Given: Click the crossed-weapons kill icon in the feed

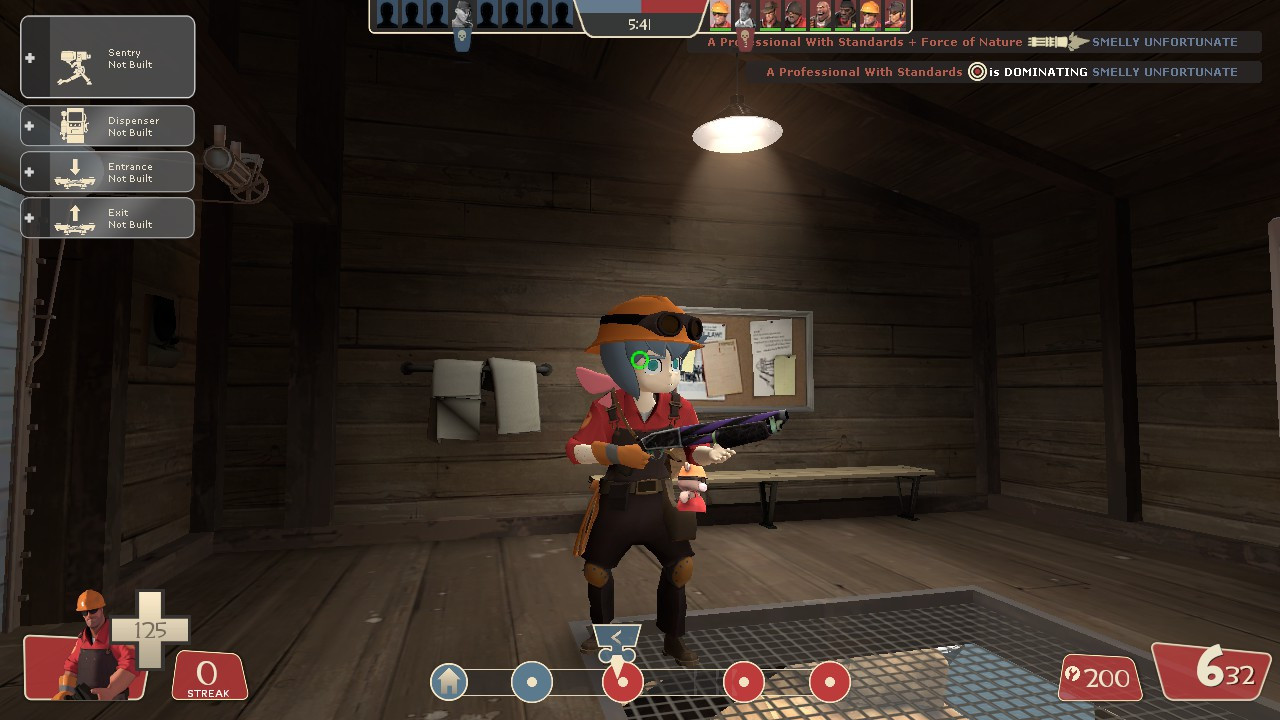Looking at the screenshot, I should 1058,42.
